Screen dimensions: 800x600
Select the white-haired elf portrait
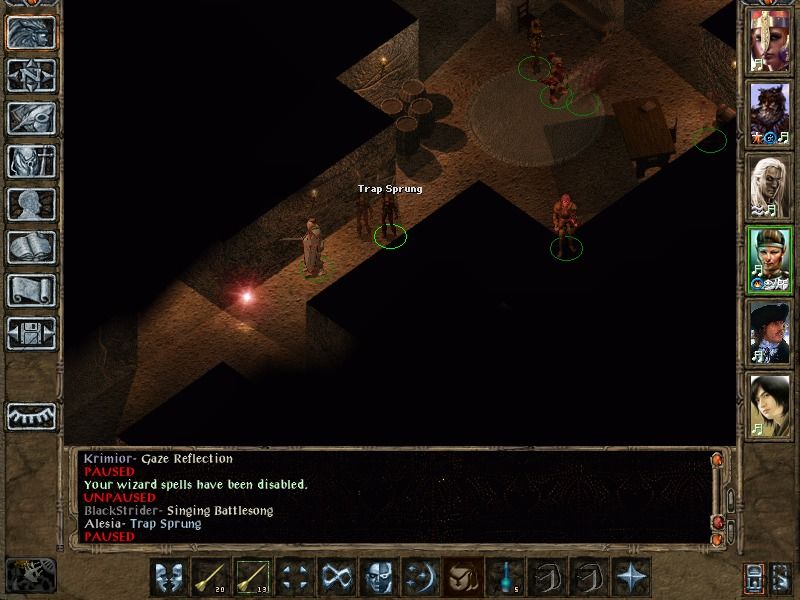coord(770,187)
